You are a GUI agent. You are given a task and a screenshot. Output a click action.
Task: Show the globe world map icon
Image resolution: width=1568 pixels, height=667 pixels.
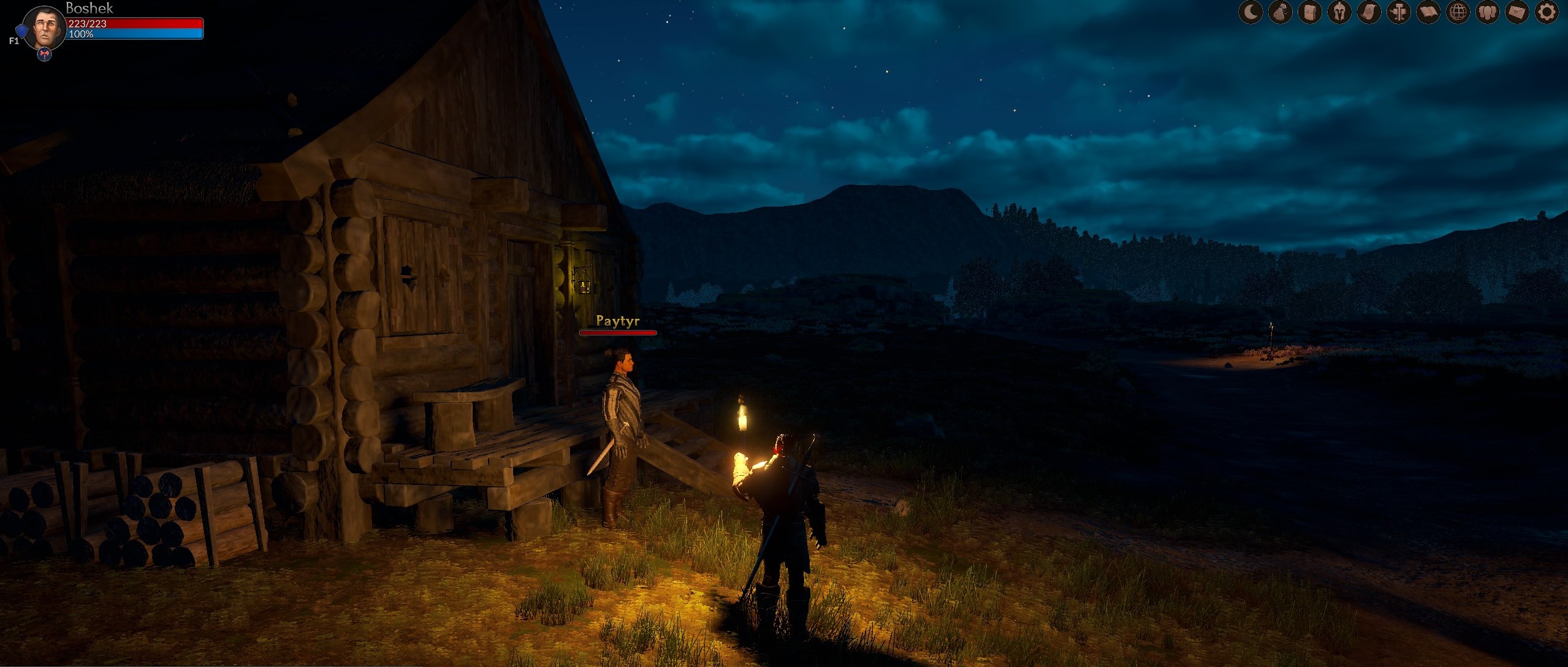[1458, 12]
